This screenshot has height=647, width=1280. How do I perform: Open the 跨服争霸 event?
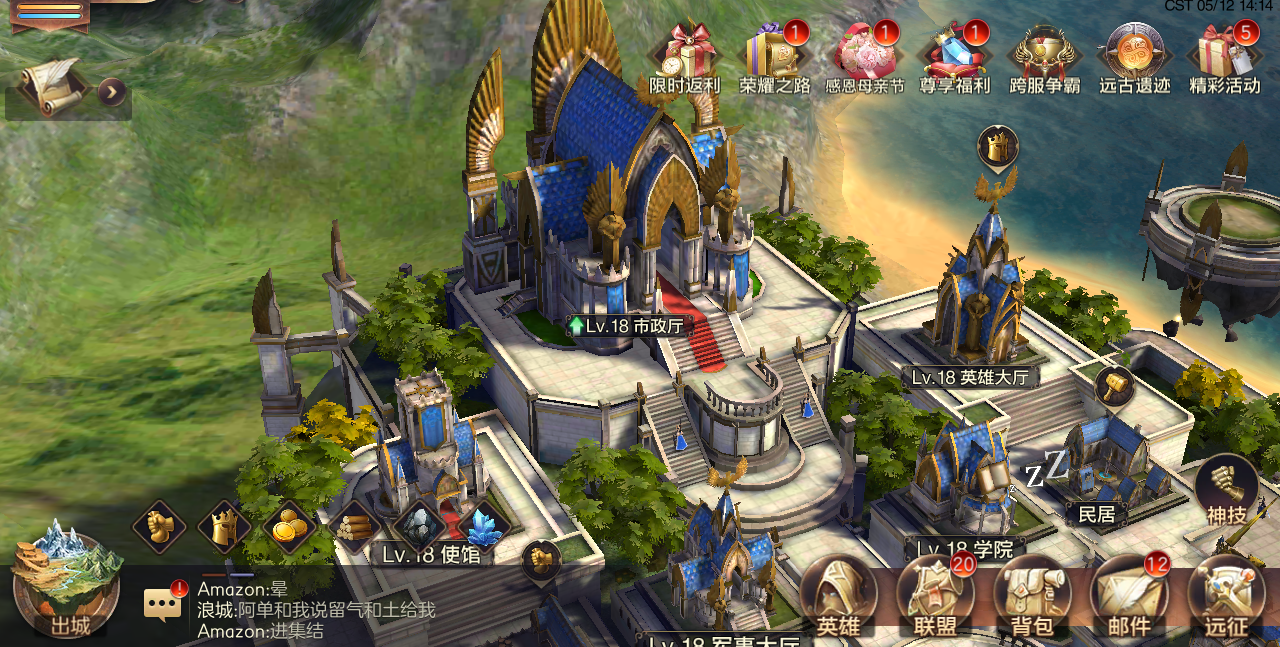[x=1045, y=56]
